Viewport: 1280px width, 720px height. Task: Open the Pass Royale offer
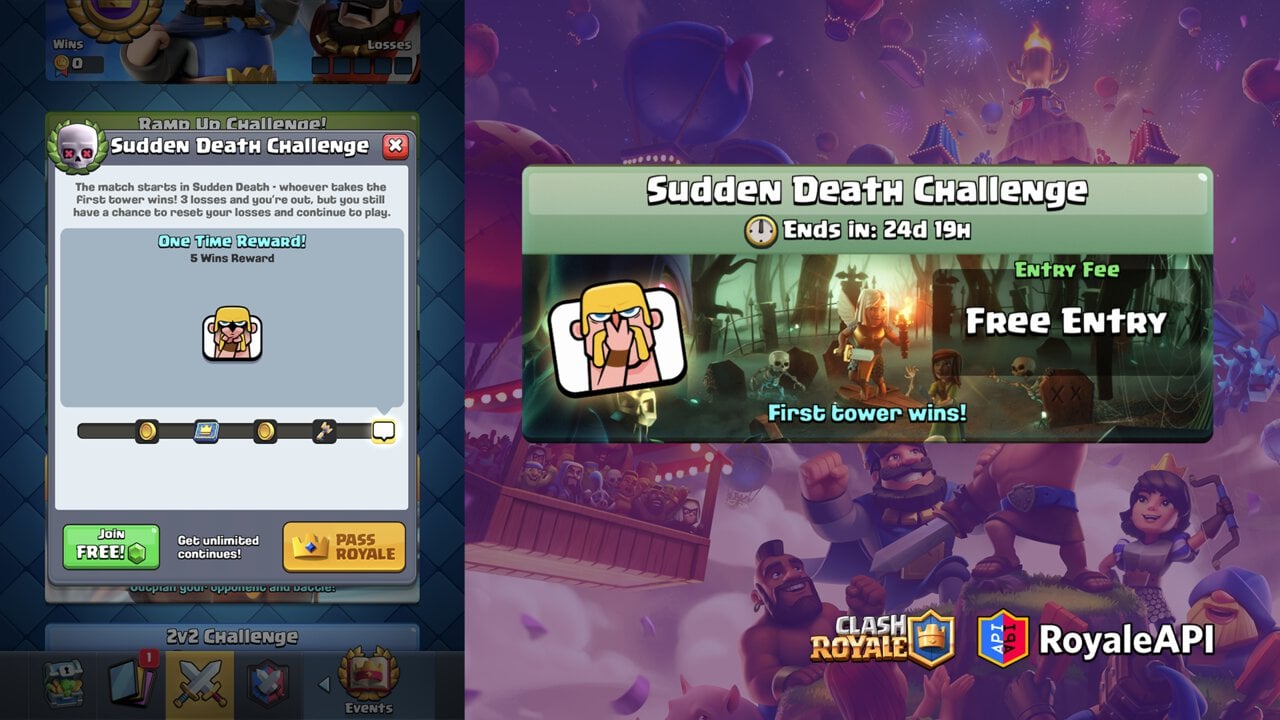tap(344, 546)
